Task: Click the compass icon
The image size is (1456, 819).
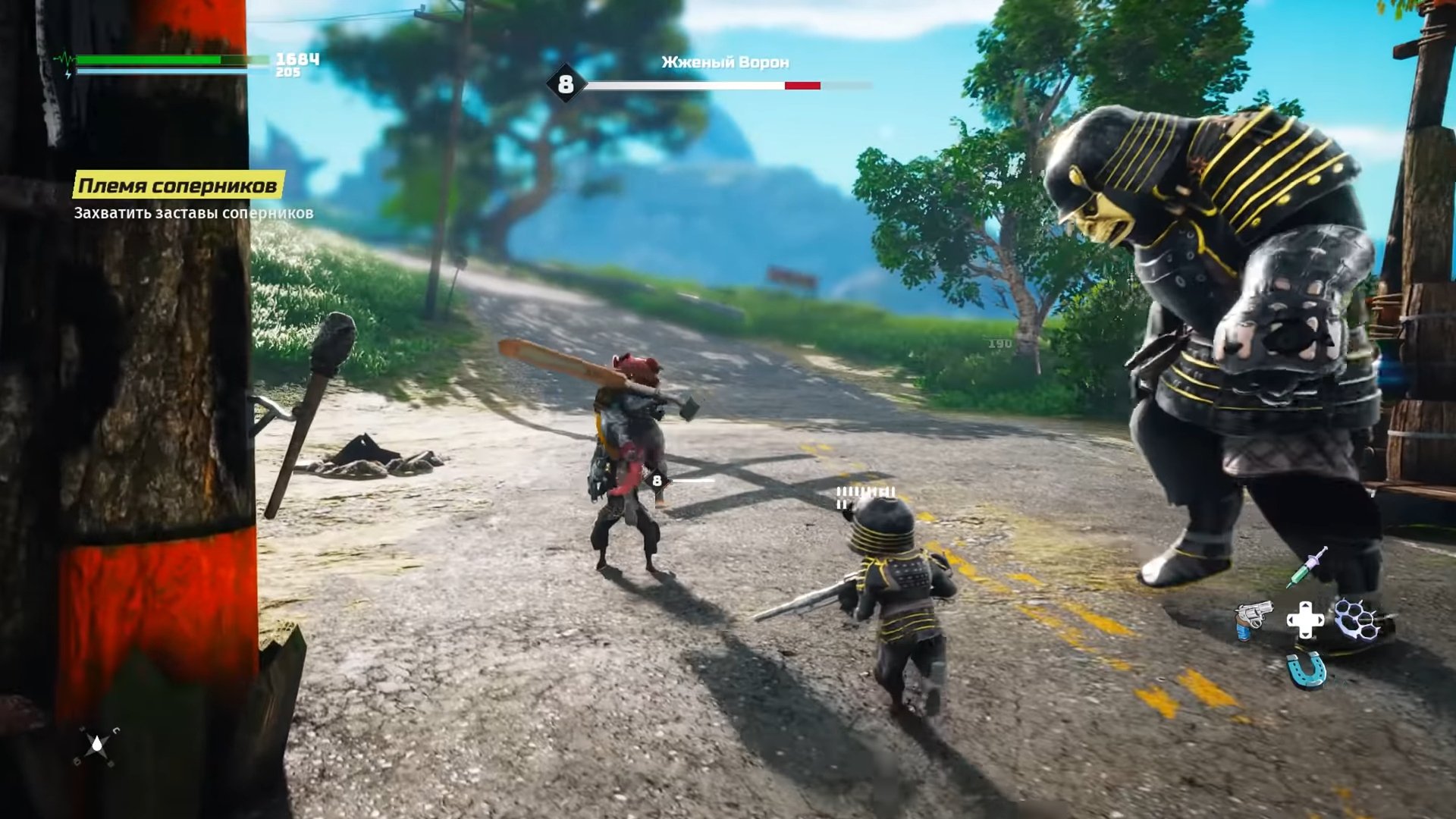Action: [x=96, y=745]
